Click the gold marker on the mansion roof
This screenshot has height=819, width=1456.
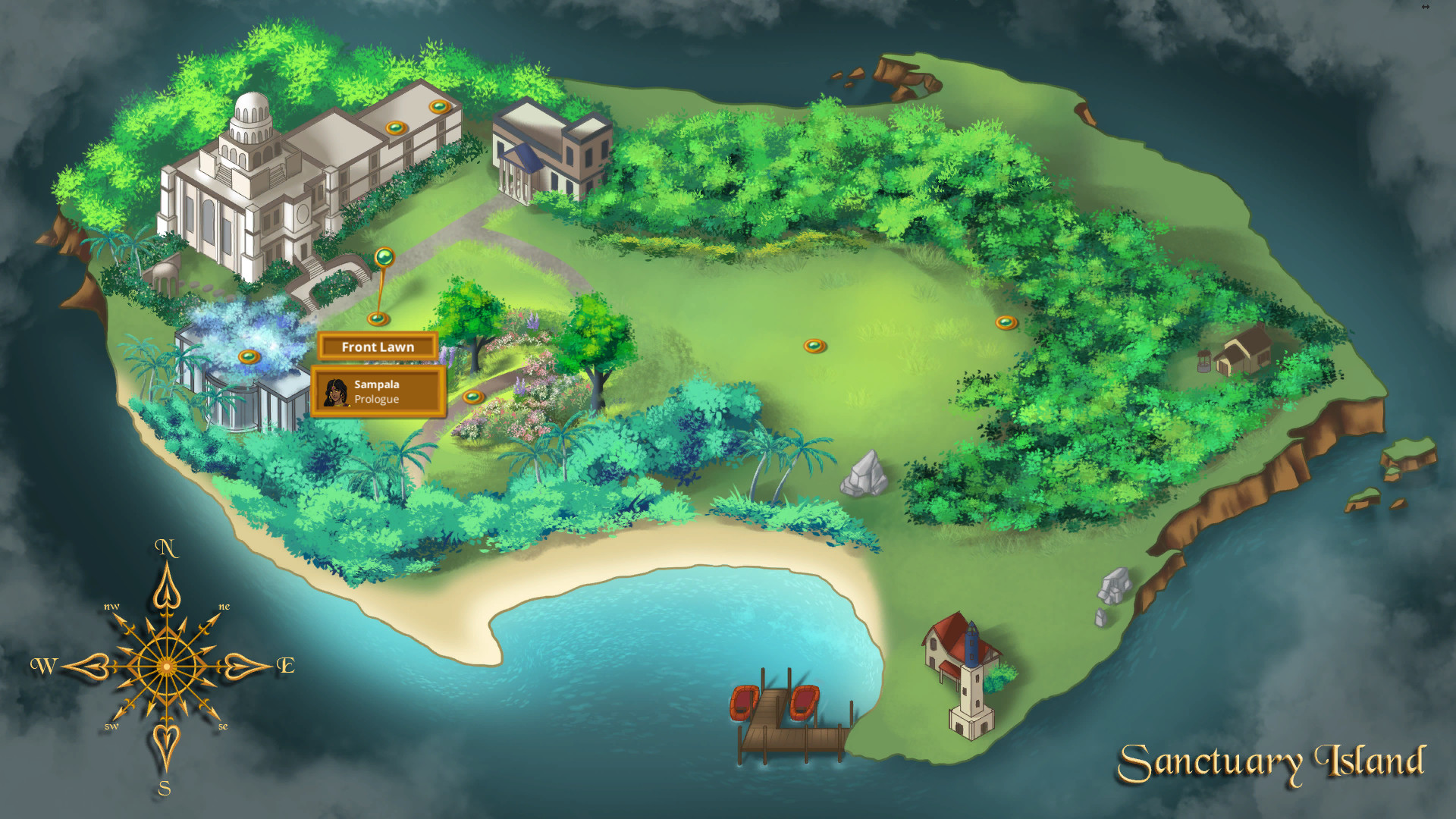point(397,127)
